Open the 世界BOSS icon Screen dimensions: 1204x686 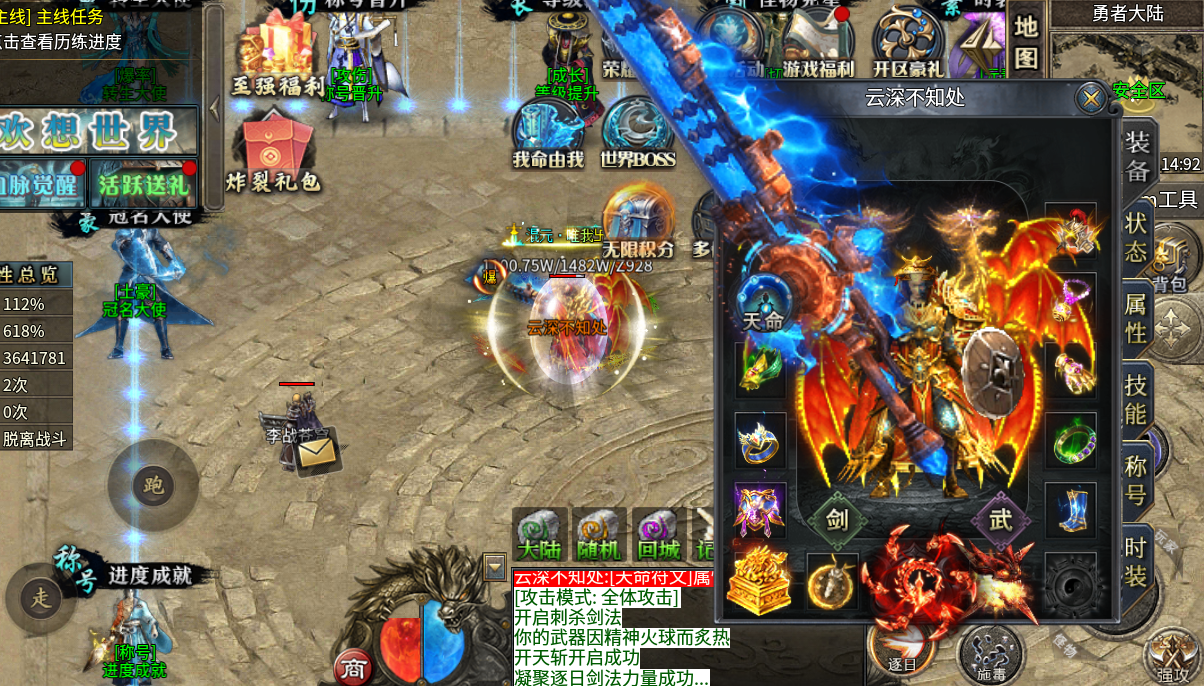tap(637, 133)
